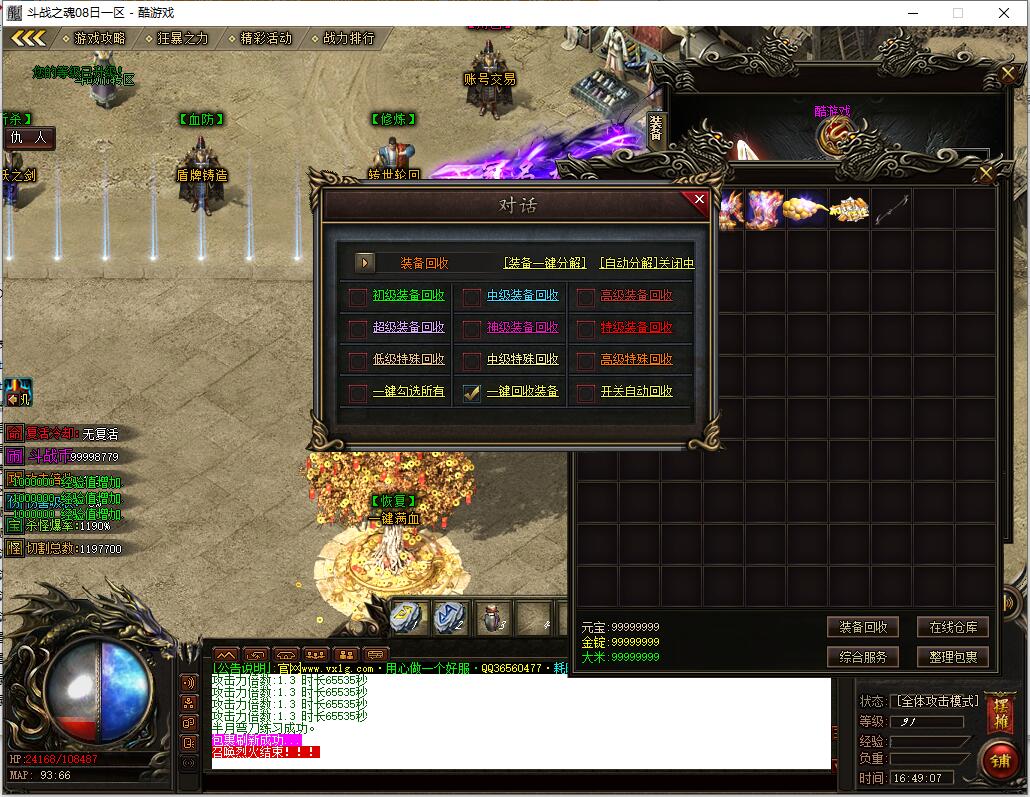Close the inventory bag panel
The height and width of the screenshot is (797, 1030).
coord(986,174)
